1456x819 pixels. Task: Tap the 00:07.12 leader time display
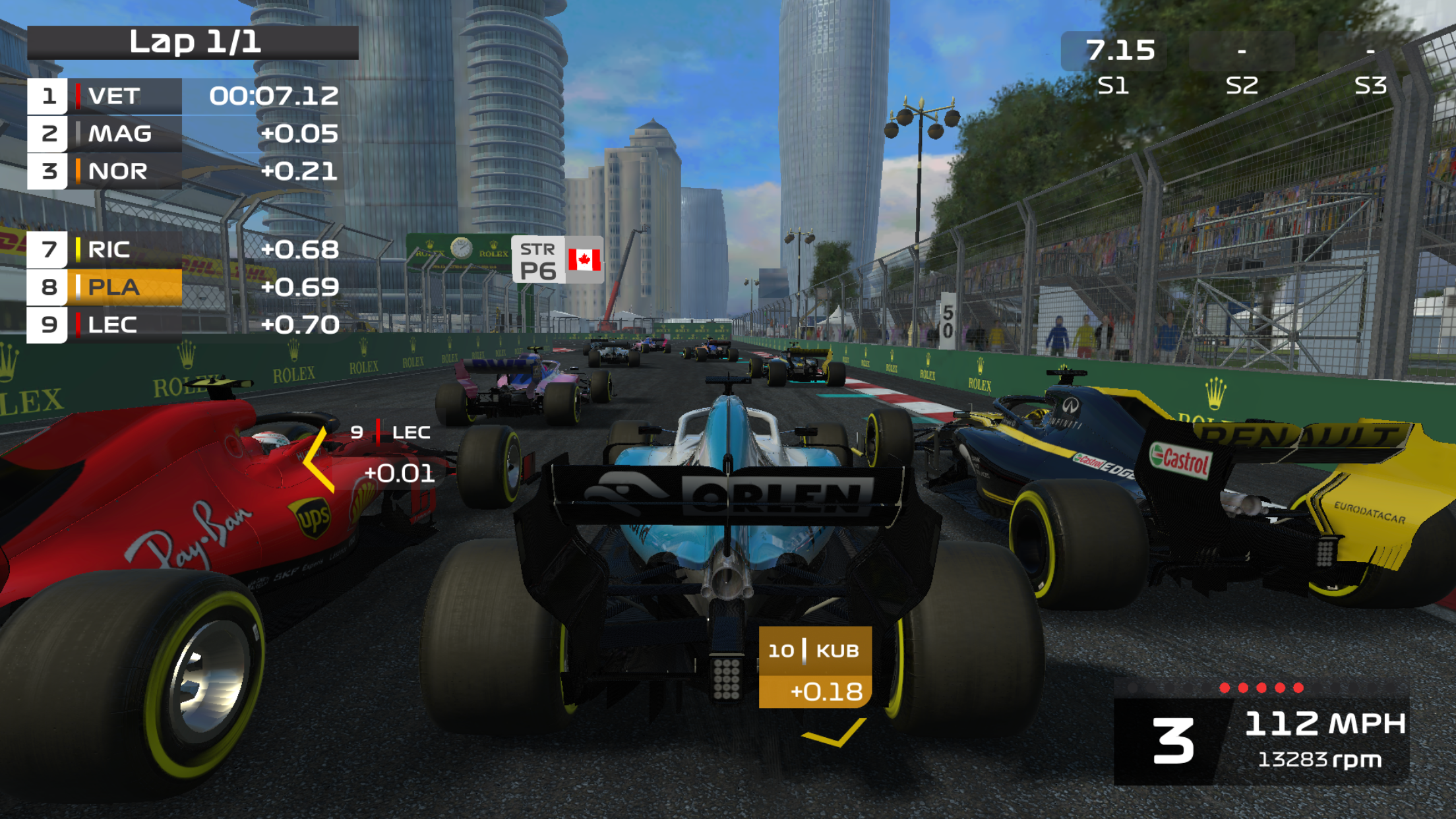pos(274,96)
